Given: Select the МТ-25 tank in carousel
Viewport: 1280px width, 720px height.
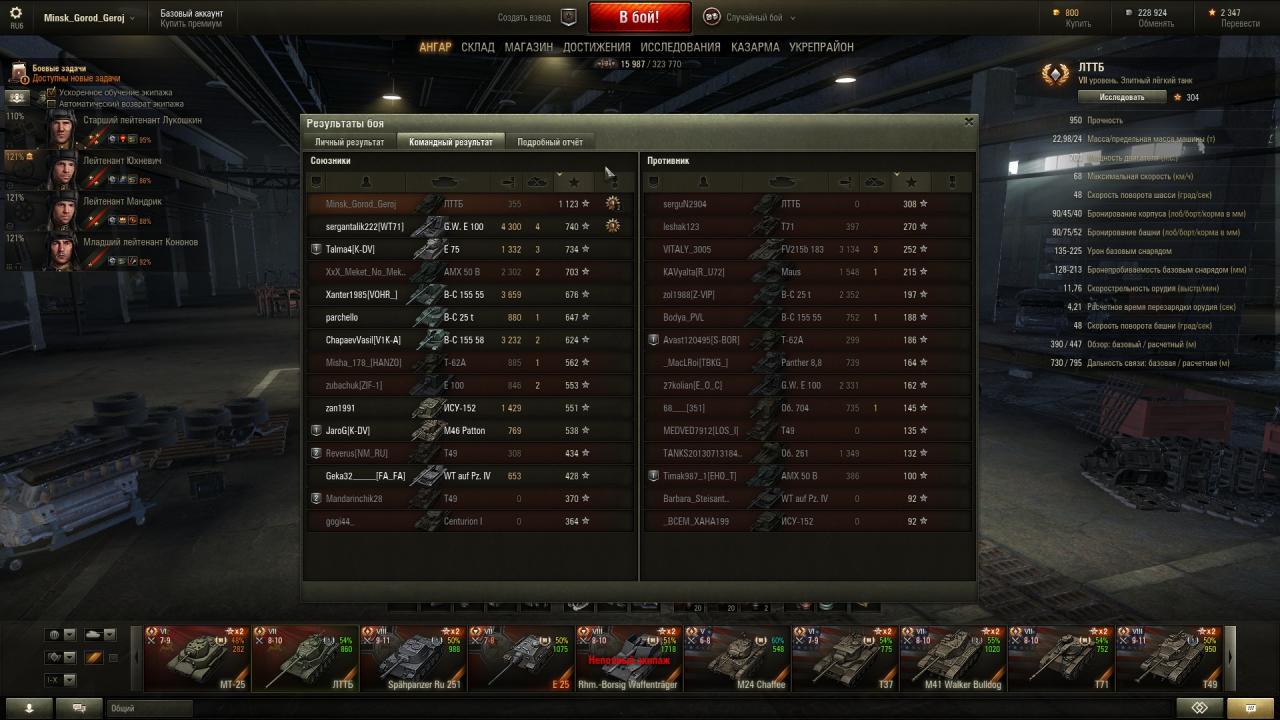Looking at the screenshot, I should [x=196, y=658].
